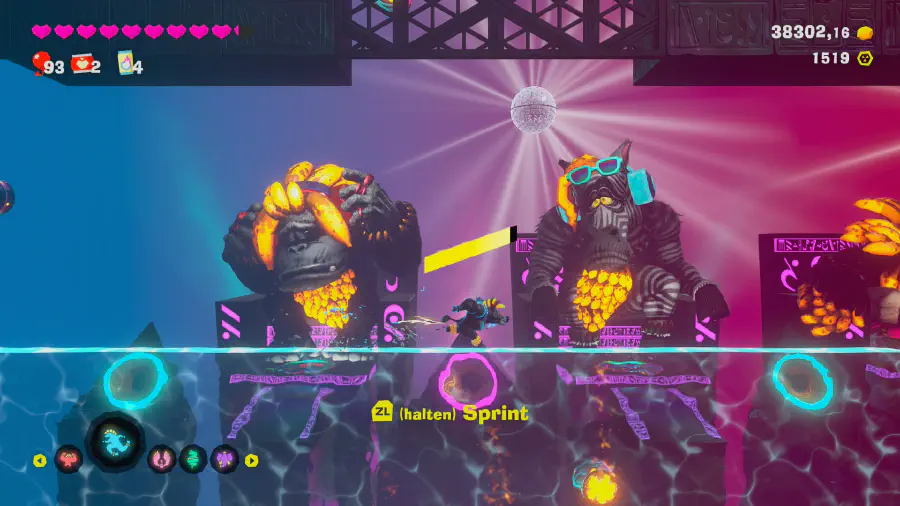
Task: Click the yellow flame juice item icon
Action: (x=125, y=64)
